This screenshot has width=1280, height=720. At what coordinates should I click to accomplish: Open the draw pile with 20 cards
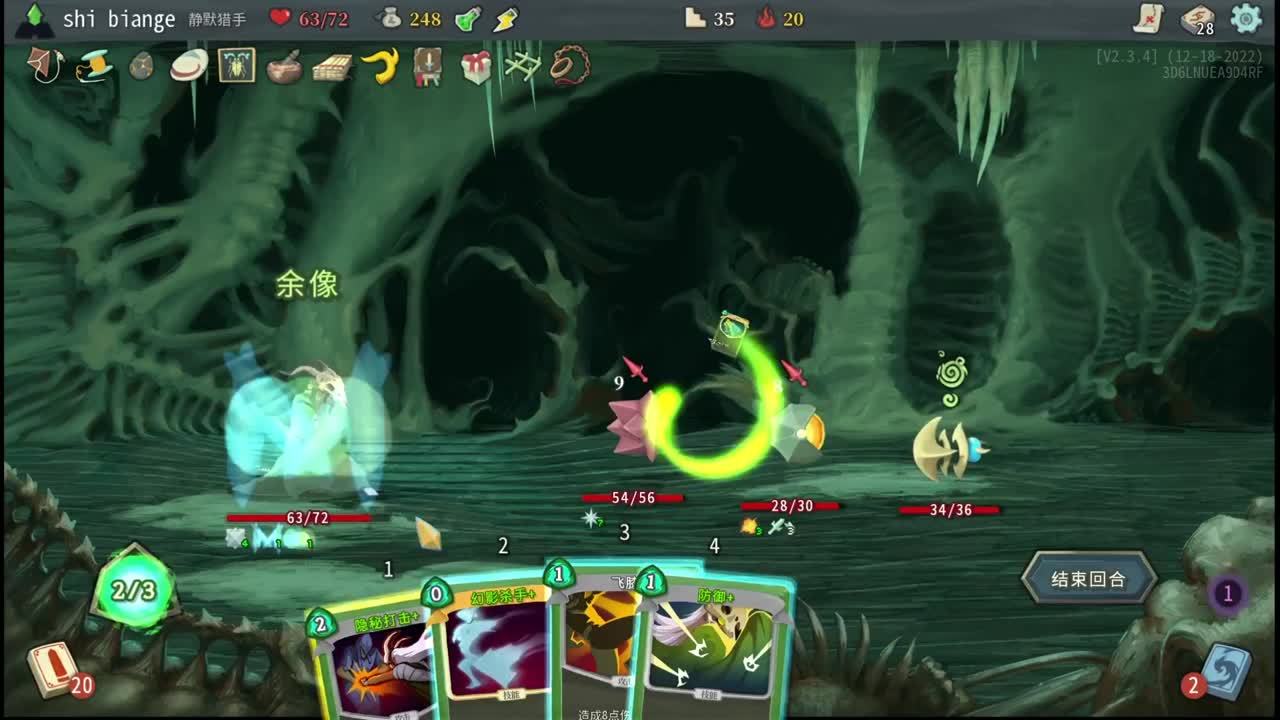[53, 670]
